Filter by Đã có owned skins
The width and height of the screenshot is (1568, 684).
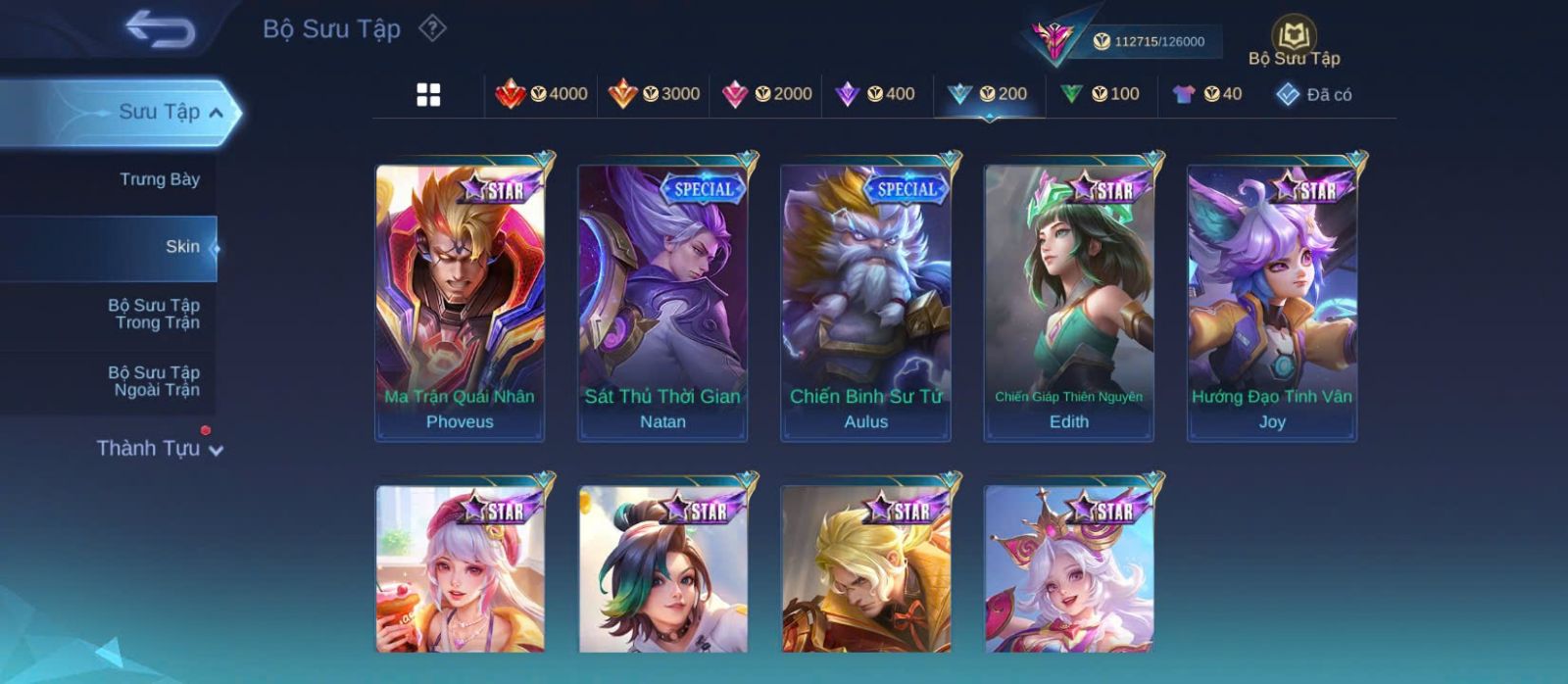coord(1314,94)
